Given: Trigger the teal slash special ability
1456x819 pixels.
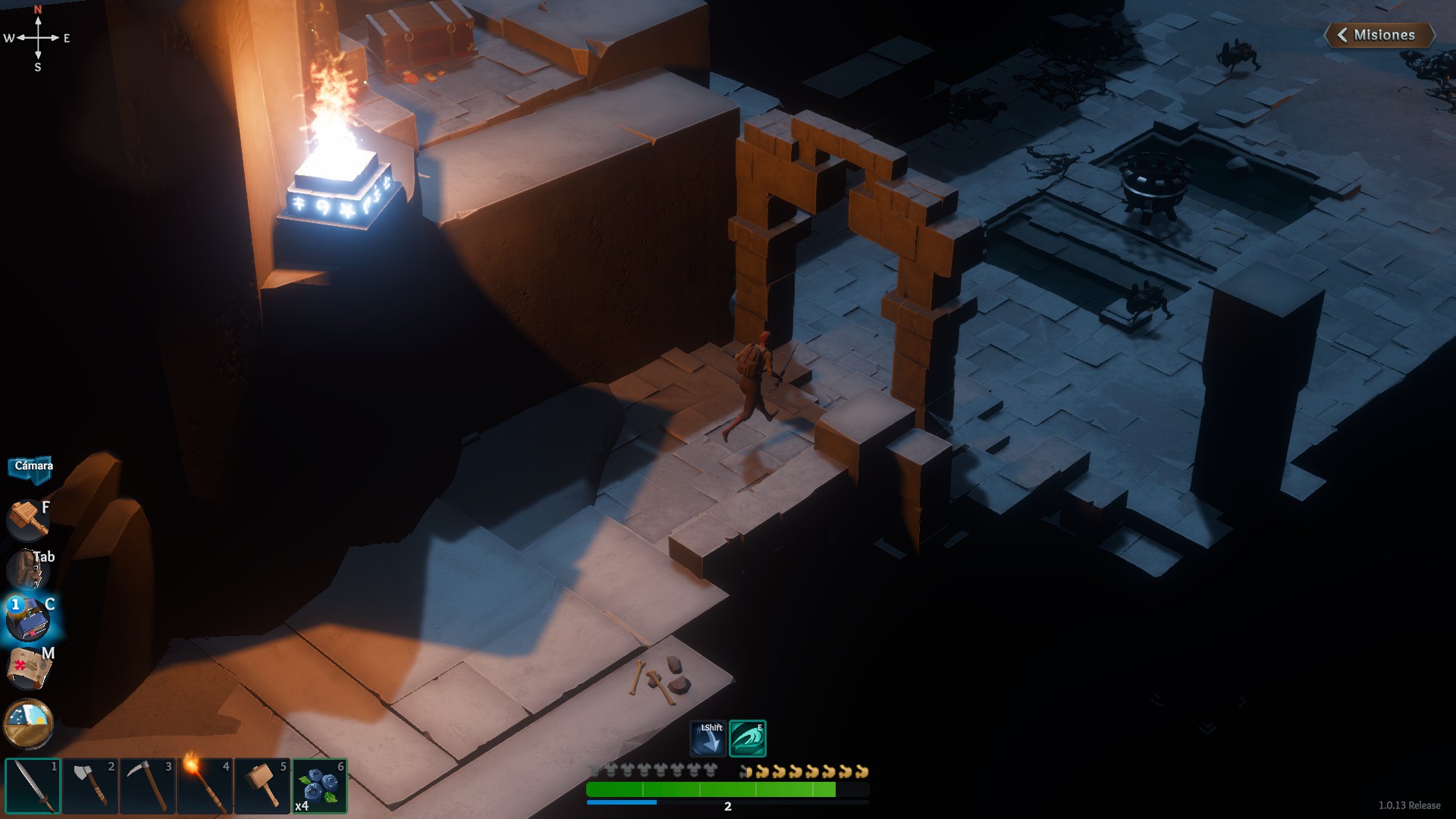Looking at the screenshot, I should click(x=748, y=739).
